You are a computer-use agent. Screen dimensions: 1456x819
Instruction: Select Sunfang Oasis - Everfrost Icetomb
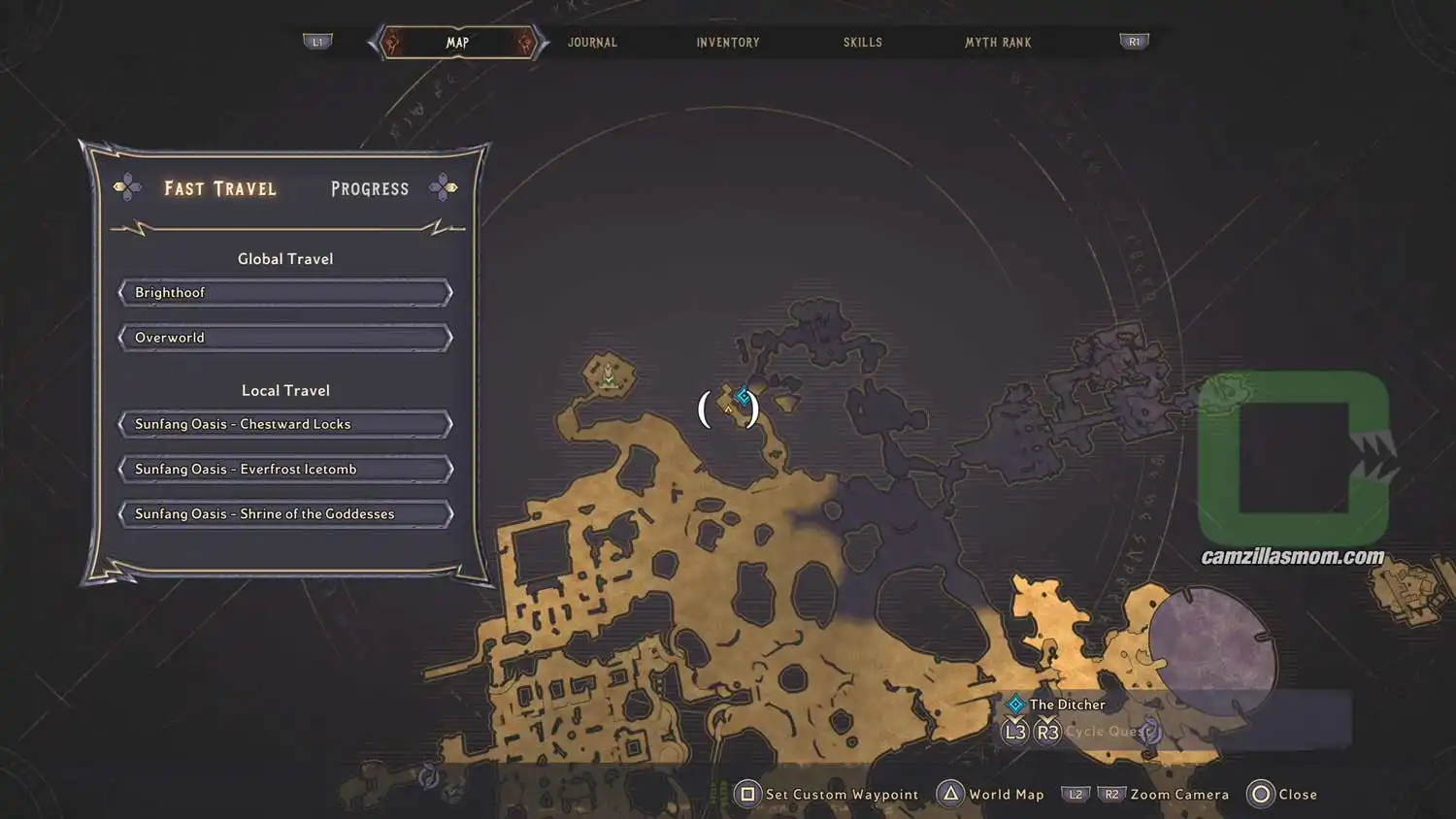click(284, 469)
